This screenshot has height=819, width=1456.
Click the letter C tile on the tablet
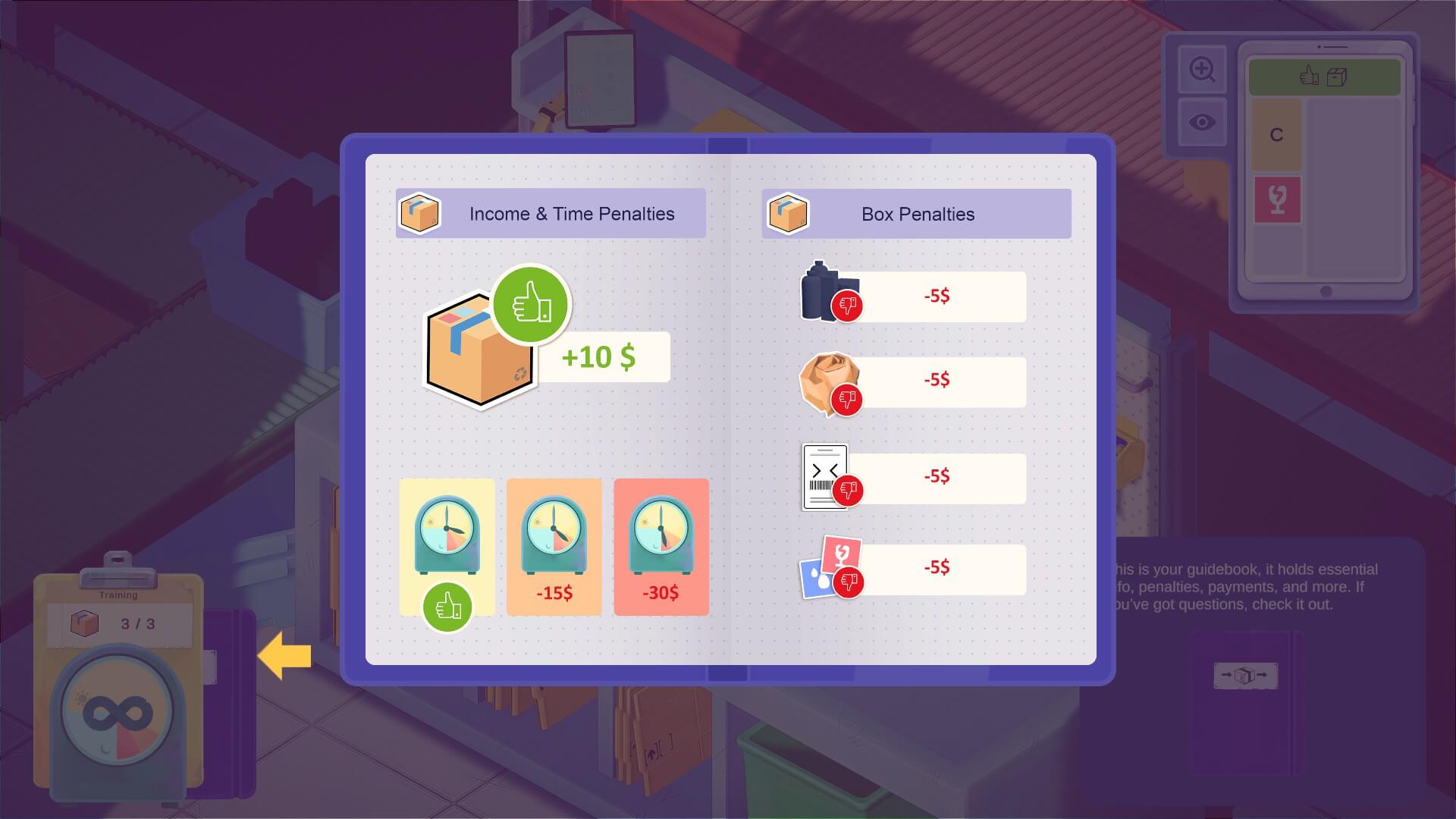point(1277,133)
